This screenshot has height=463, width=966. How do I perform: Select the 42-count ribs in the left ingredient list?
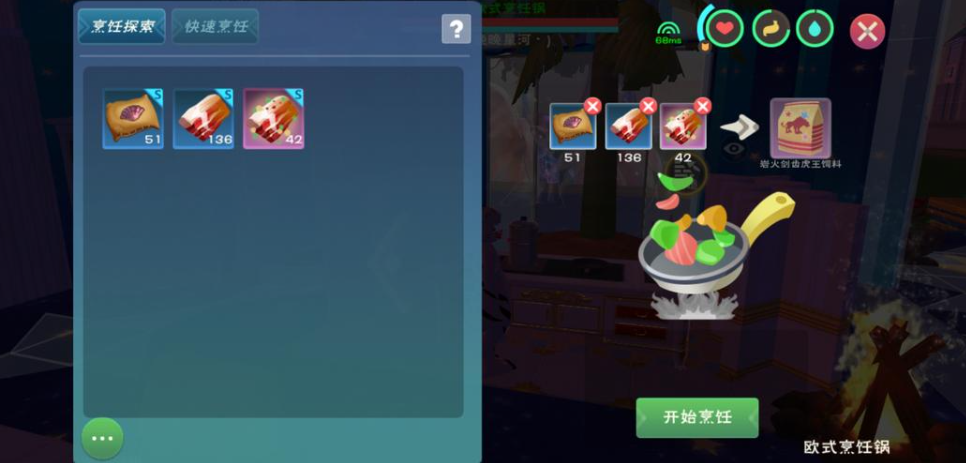273,118
